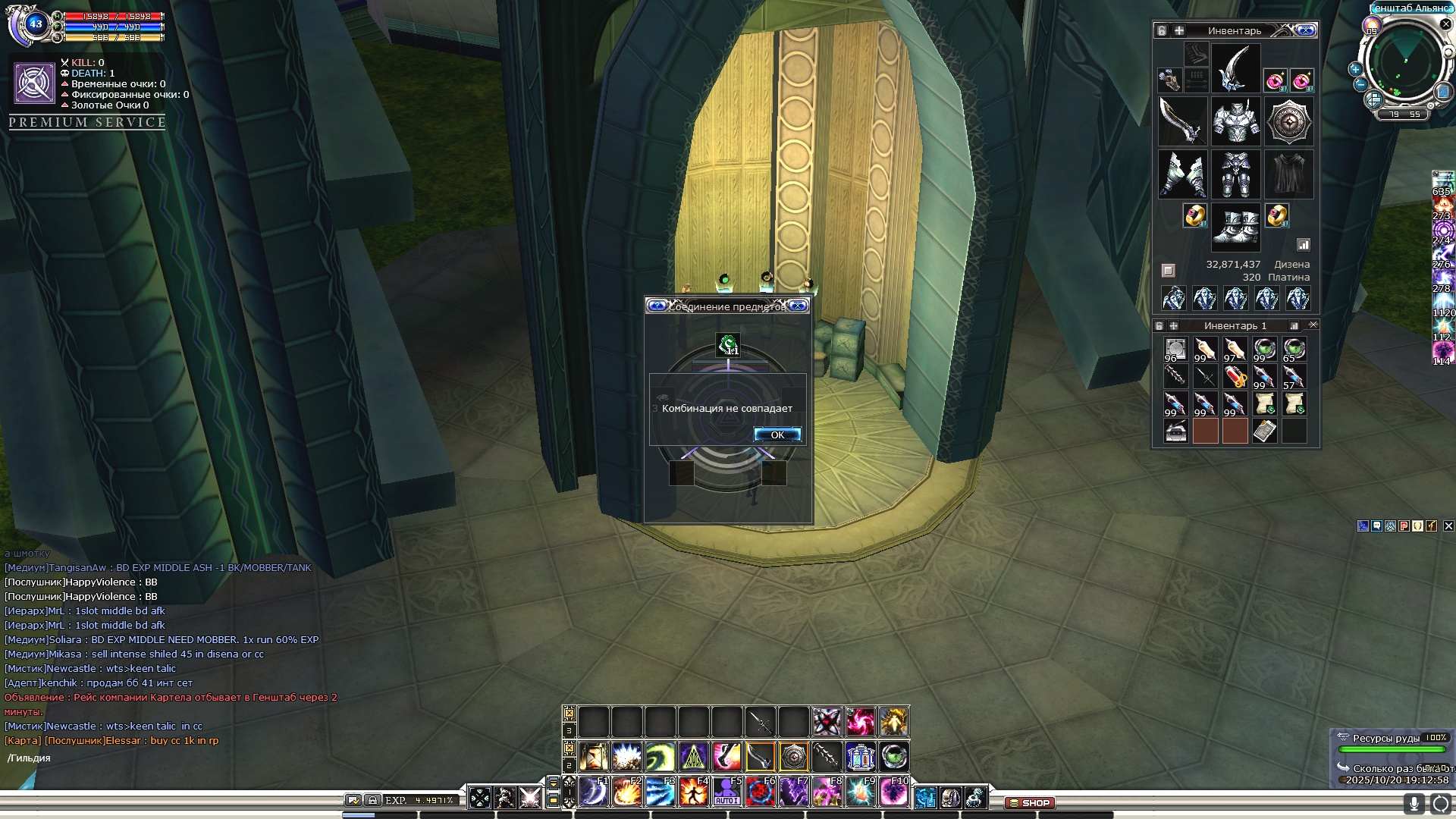The height and width of the screenshot is (819, 1456).
Task: Open help for the item combination window
Action: coord(657,306)
